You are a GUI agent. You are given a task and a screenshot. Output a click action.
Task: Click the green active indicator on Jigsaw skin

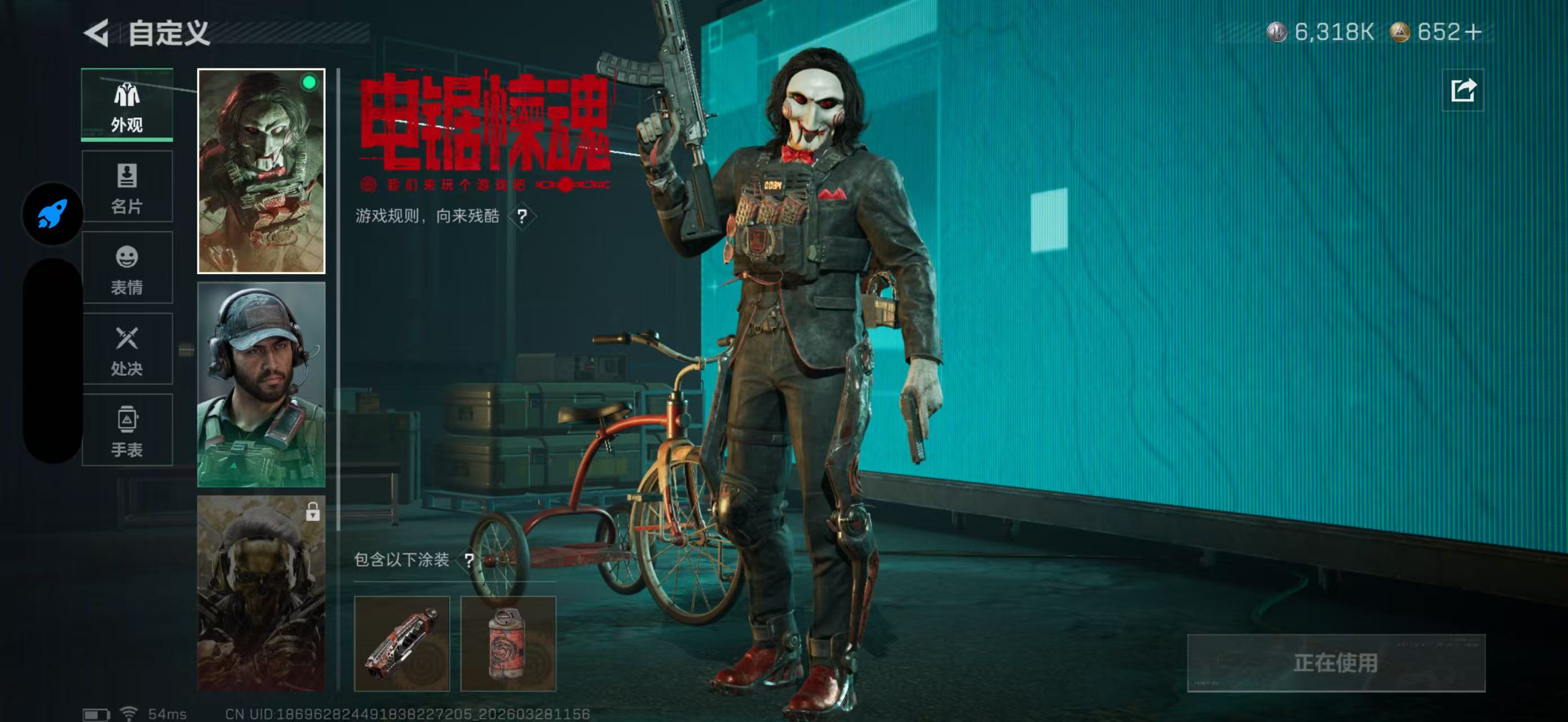click(308, 83)
